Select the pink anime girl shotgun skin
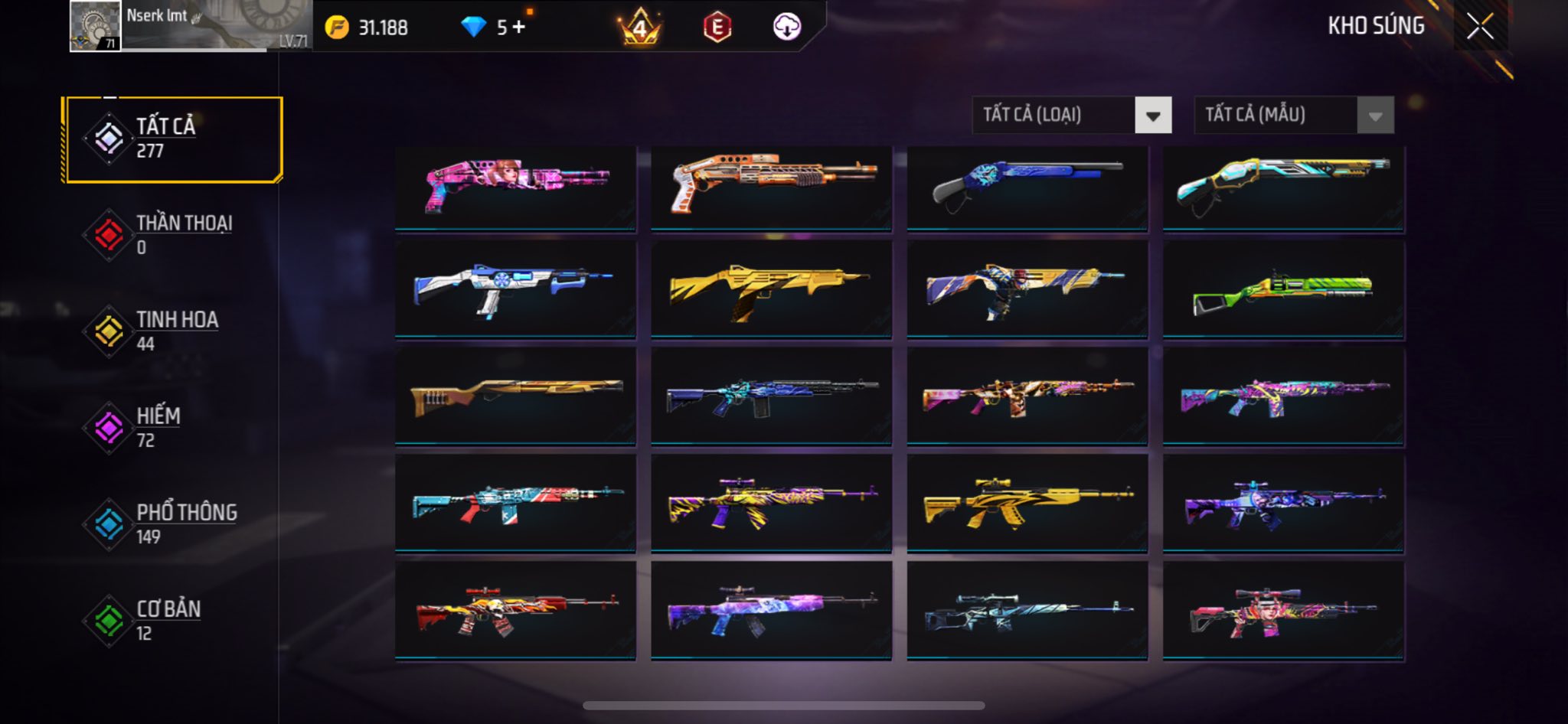Viewport: 1568px width, 724px height. point(515,187)
